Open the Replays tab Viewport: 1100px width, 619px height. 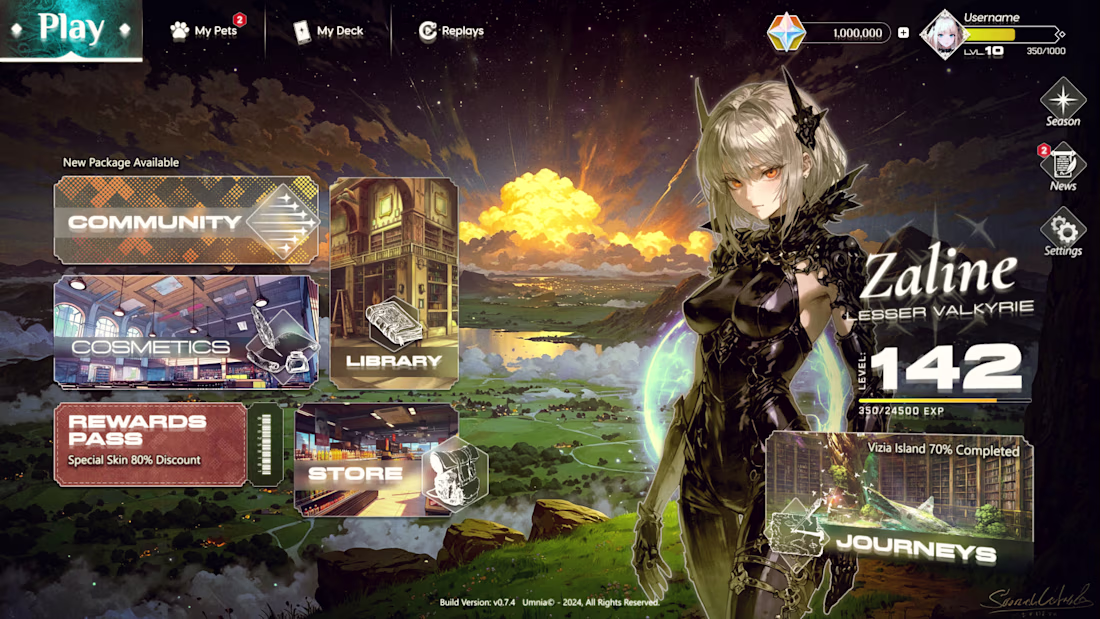click(x=451, y=31)
